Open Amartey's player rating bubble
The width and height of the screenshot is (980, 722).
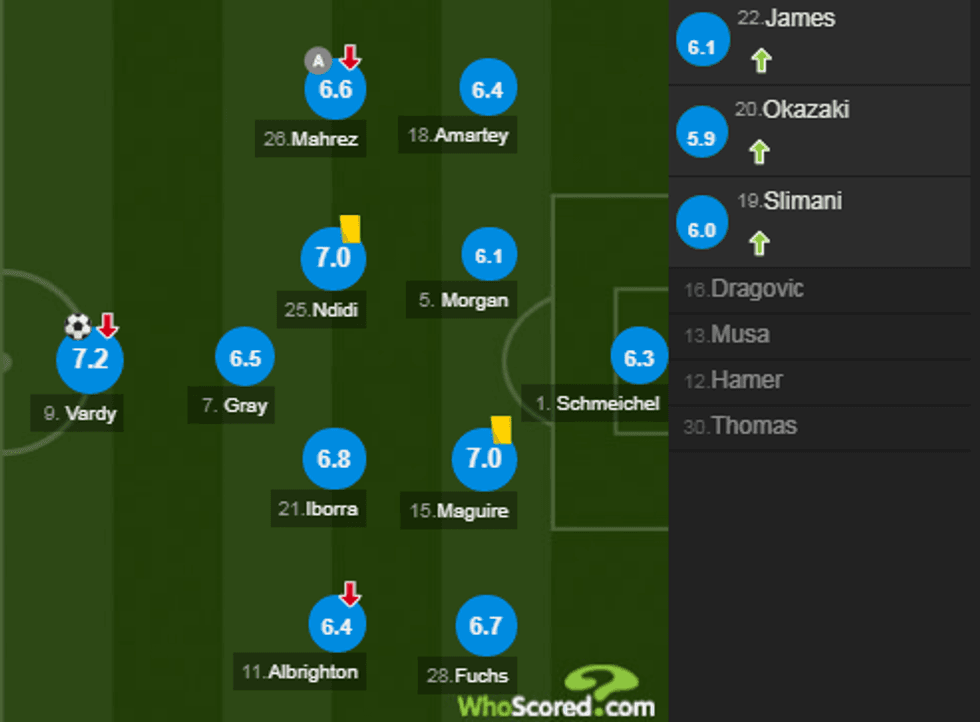coord(487,89)
